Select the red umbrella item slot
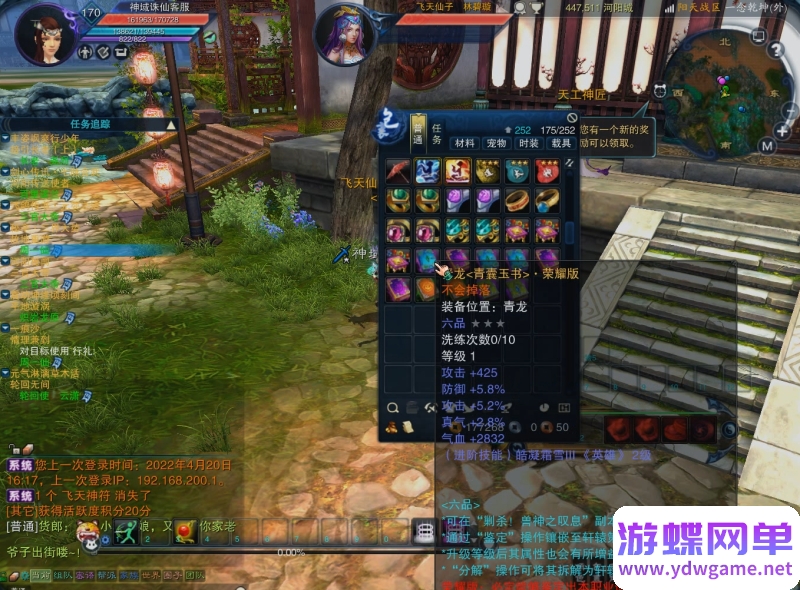 399,171
